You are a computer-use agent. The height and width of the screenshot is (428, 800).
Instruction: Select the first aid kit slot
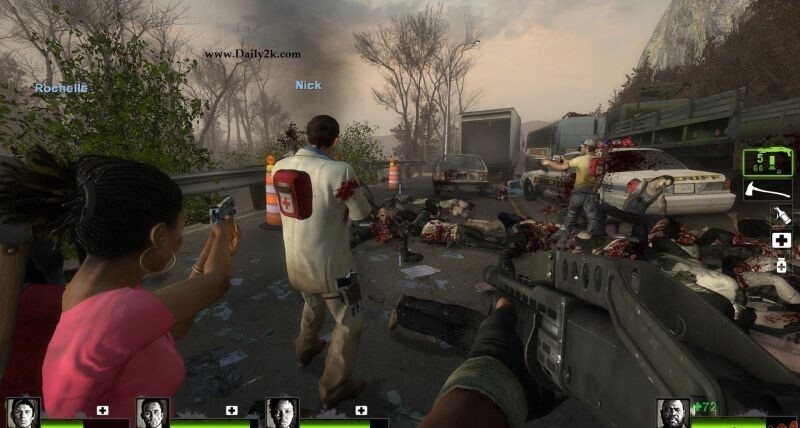(x=780, y=241)
